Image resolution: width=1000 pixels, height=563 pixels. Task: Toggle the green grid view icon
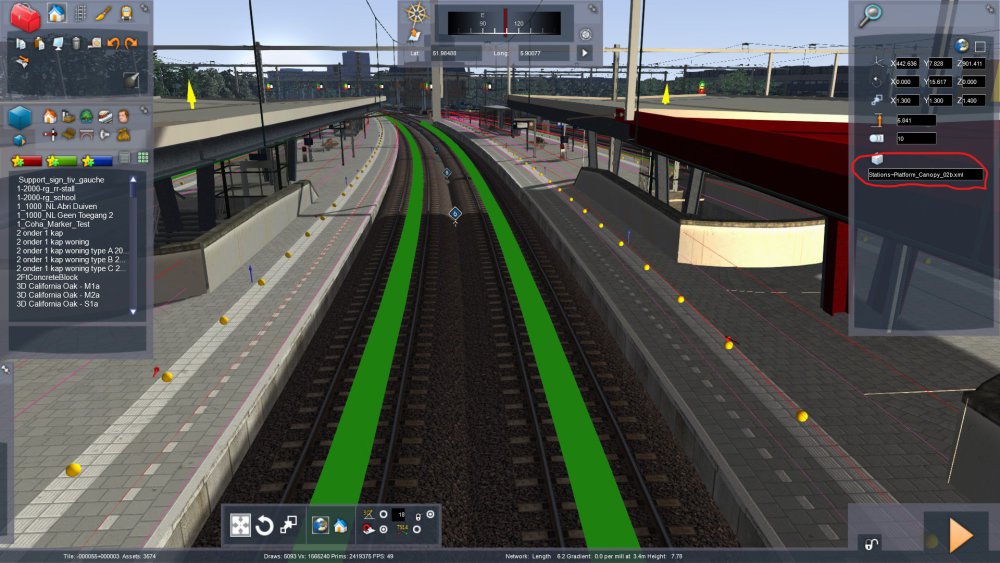click(x=143, y=158)
